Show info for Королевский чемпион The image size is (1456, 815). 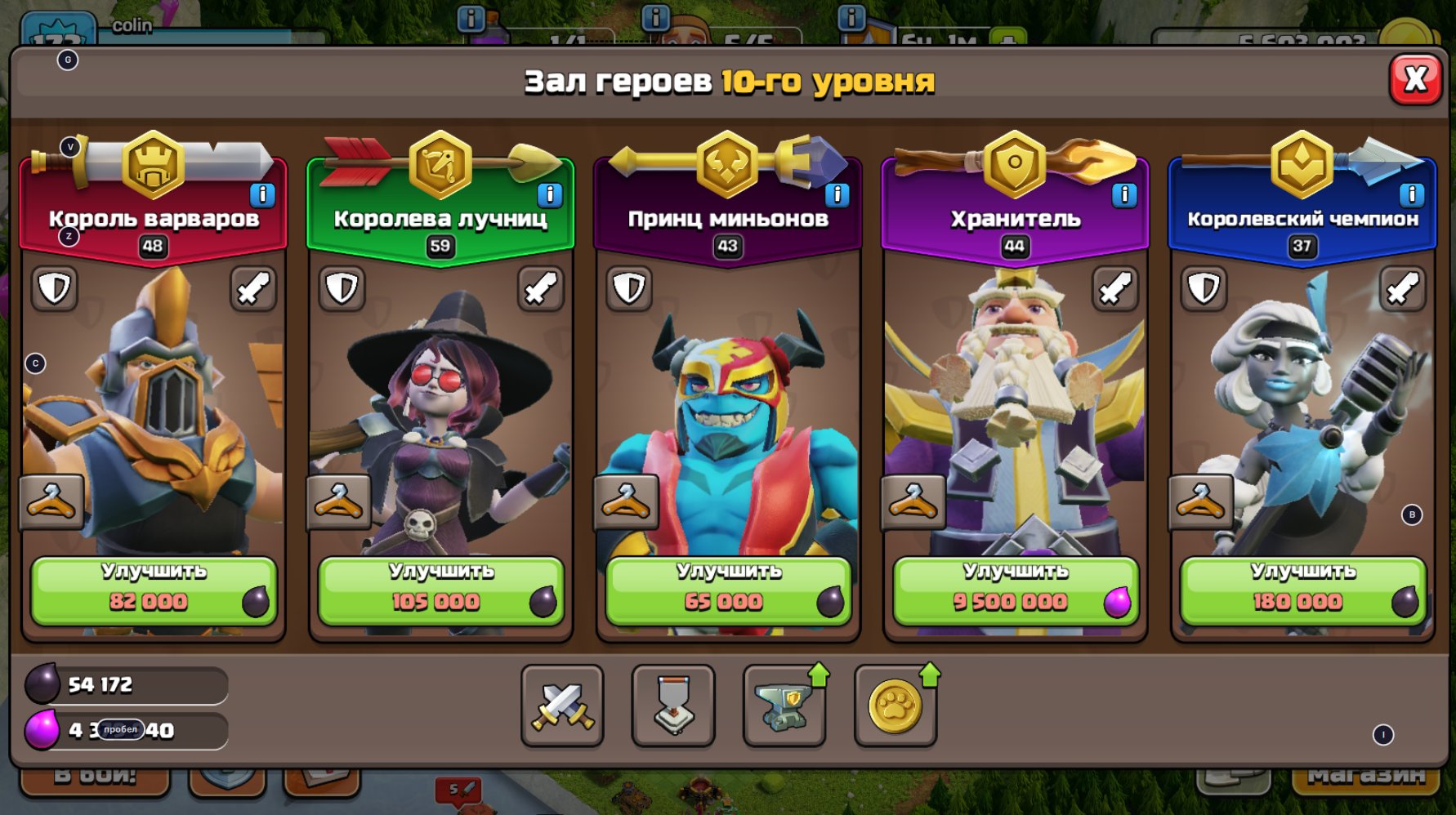tap(1411, 194)
